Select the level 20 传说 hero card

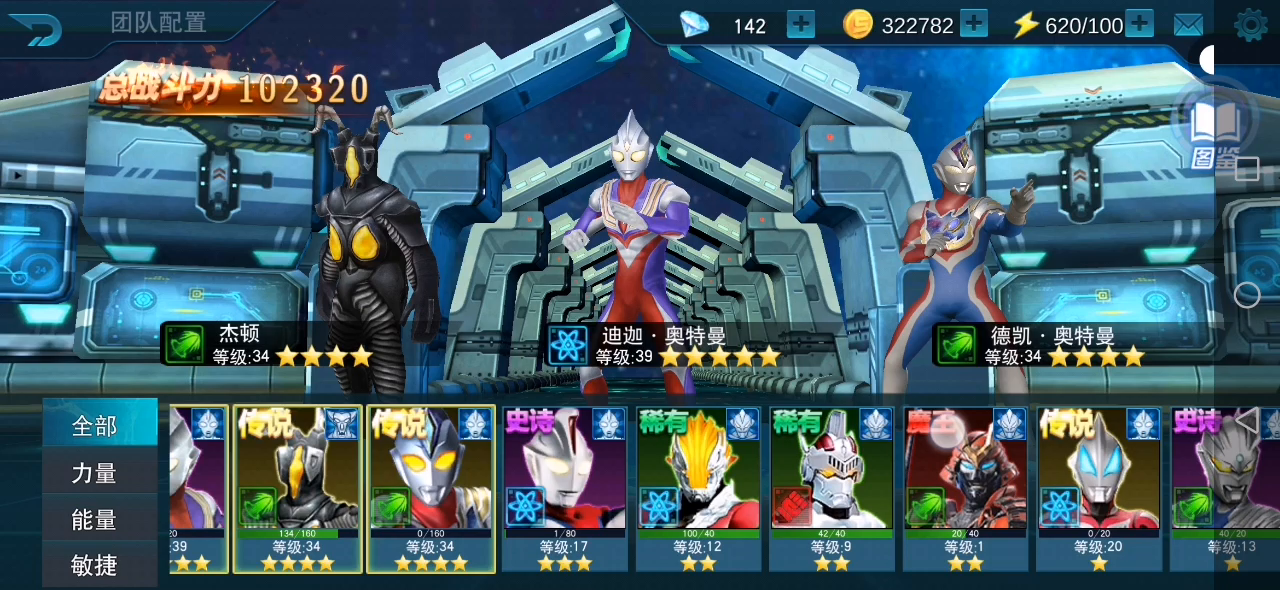pos(1100,487)
